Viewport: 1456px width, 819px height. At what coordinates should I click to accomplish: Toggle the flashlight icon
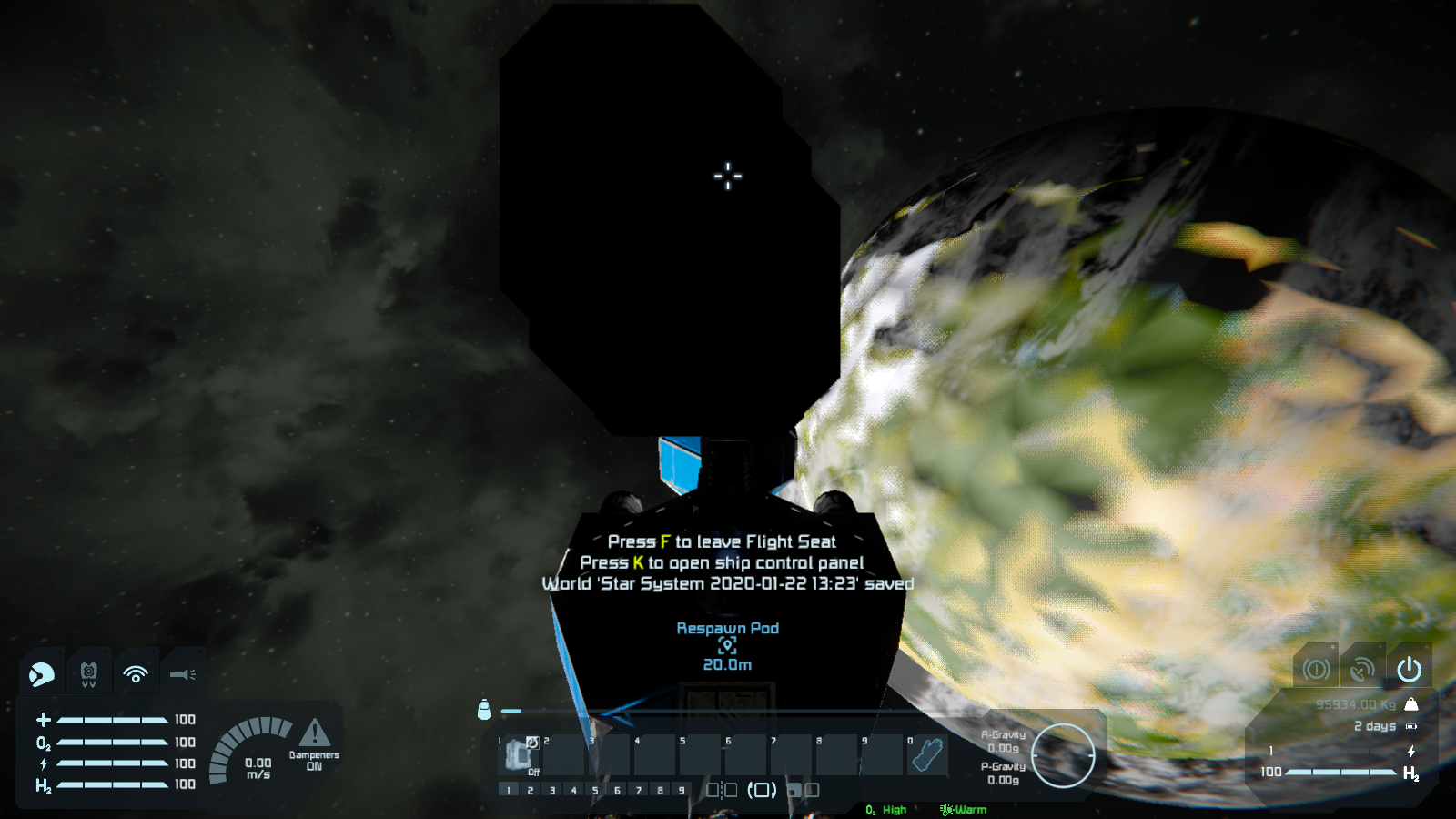click(x=182, y=674)
